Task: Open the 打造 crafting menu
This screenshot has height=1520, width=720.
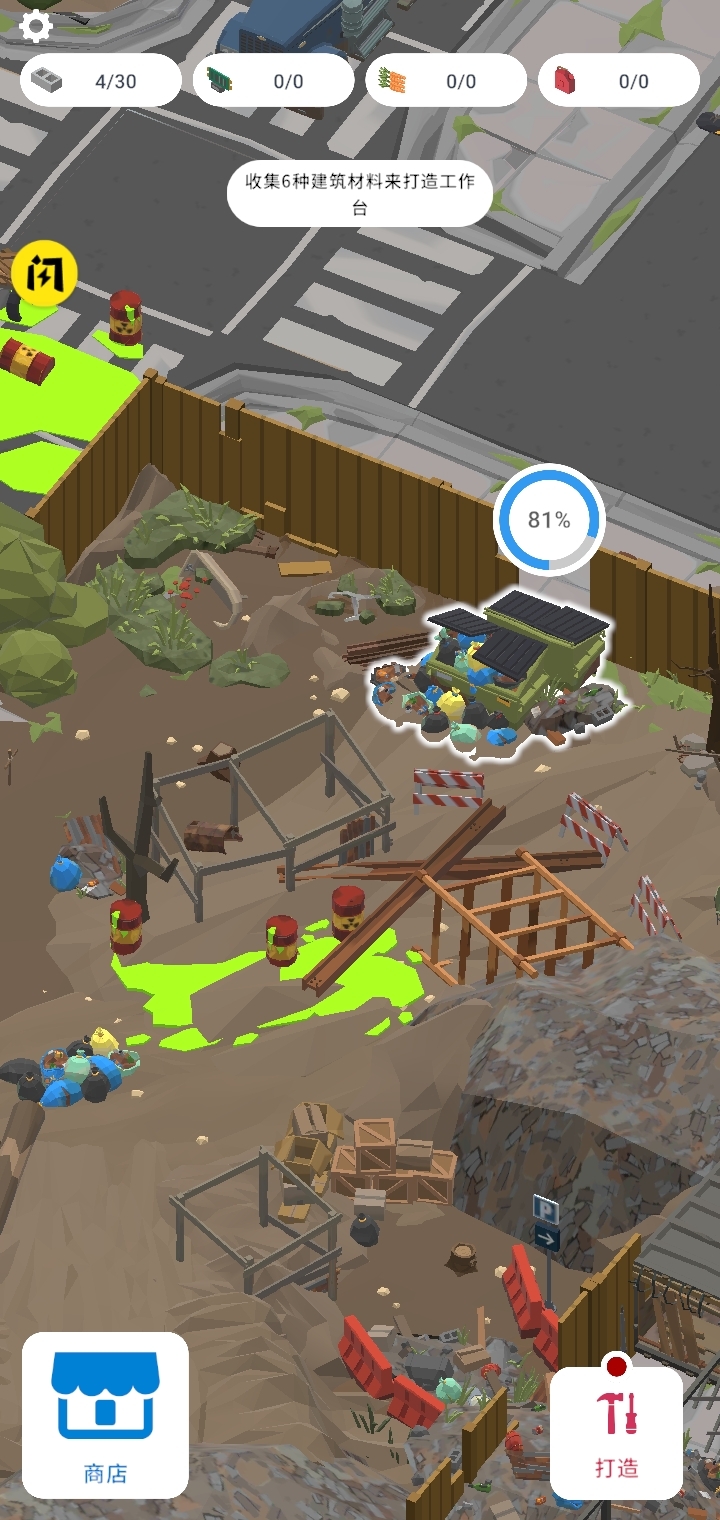Action: (617, 1432)
